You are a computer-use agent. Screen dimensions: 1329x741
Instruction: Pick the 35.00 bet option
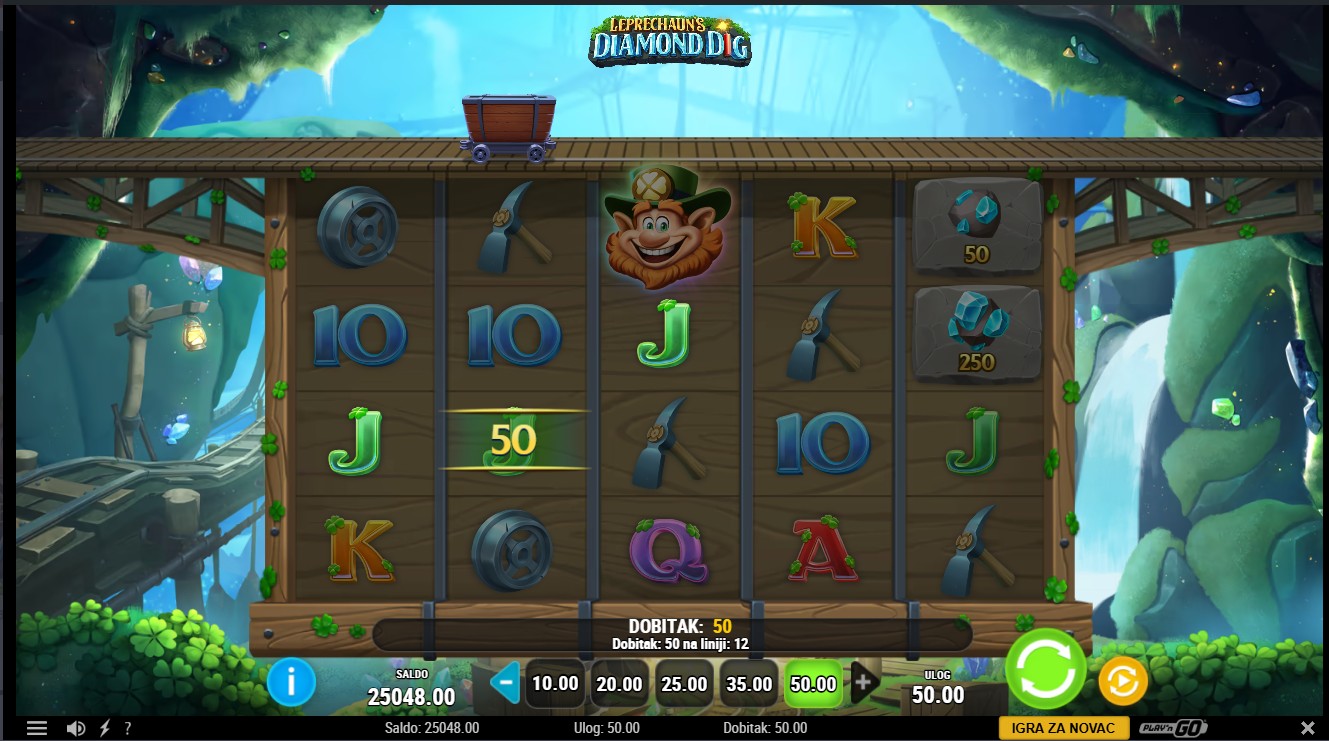click(749, 684)
